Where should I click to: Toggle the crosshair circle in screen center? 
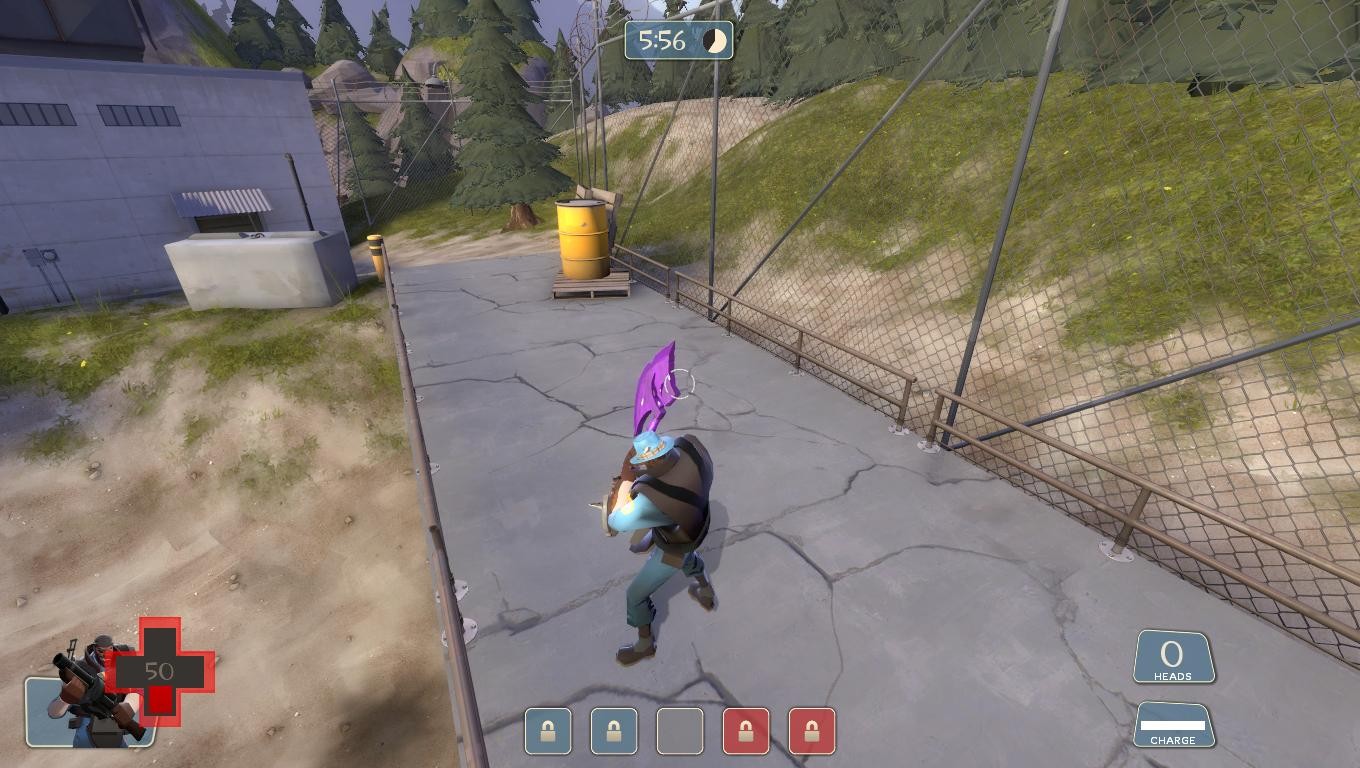[679, 381]
